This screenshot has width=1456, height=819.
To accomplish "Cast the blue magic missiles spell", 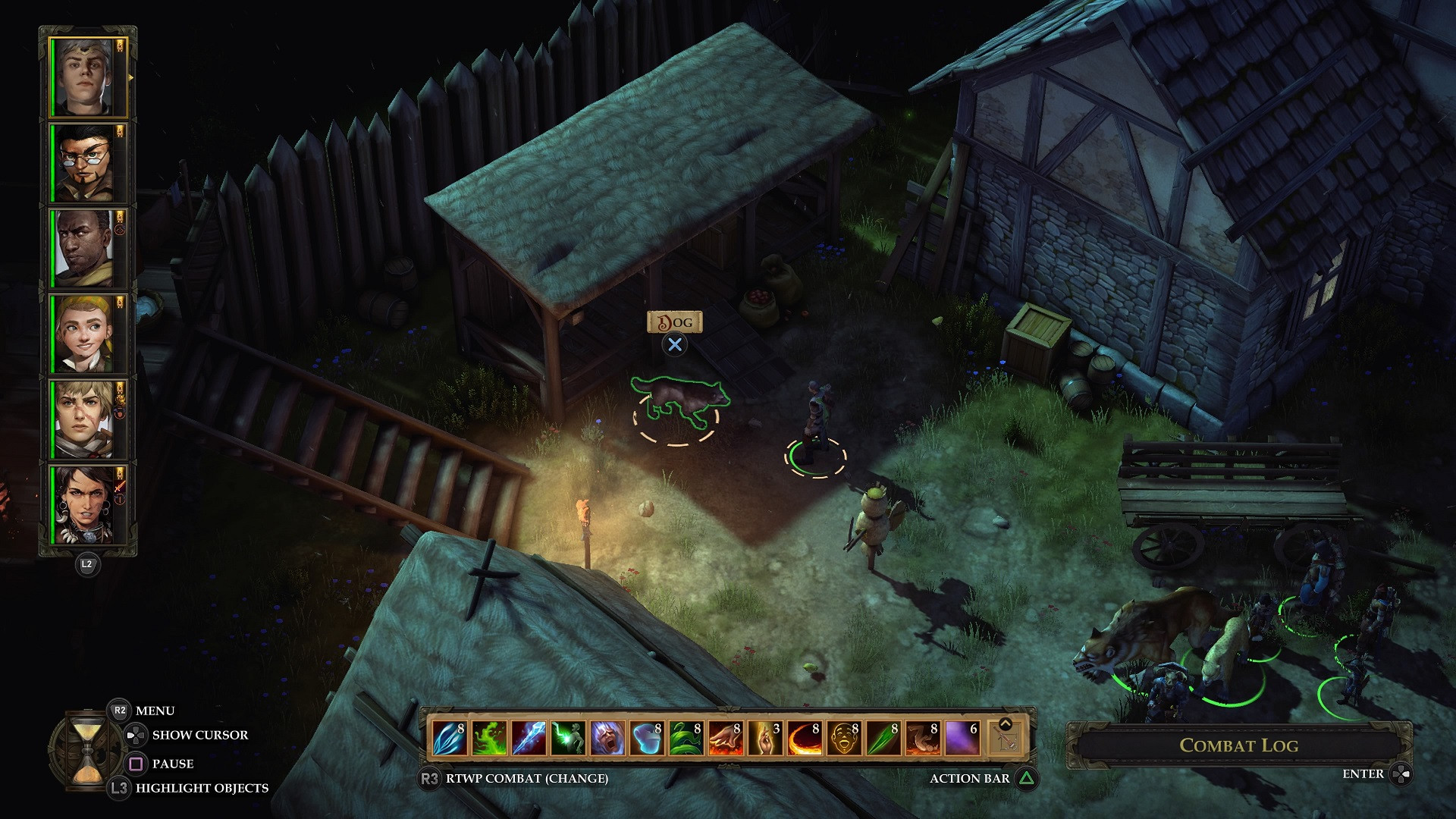I will (450, 738).
